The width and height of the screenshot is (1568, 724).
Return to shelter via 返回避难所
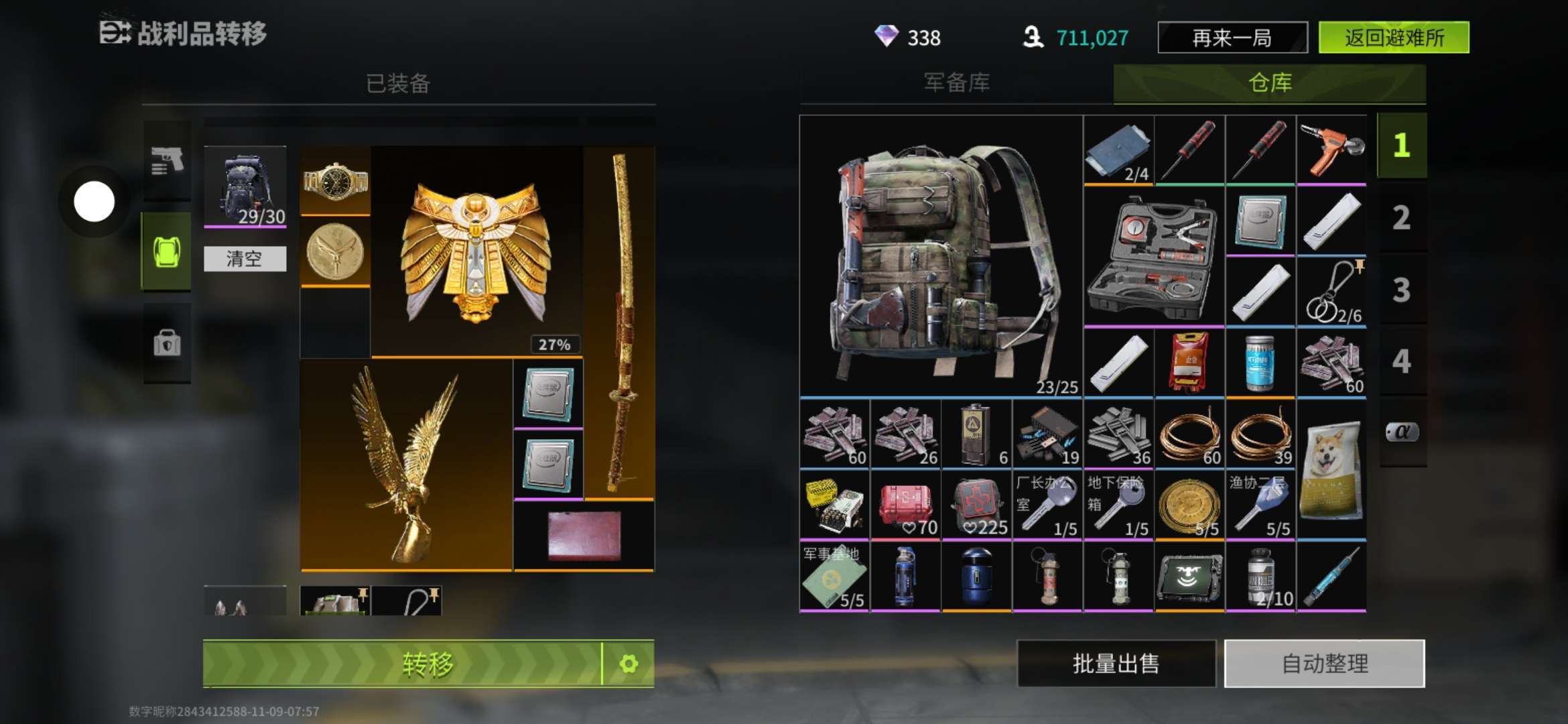[x=1394, y=38]
